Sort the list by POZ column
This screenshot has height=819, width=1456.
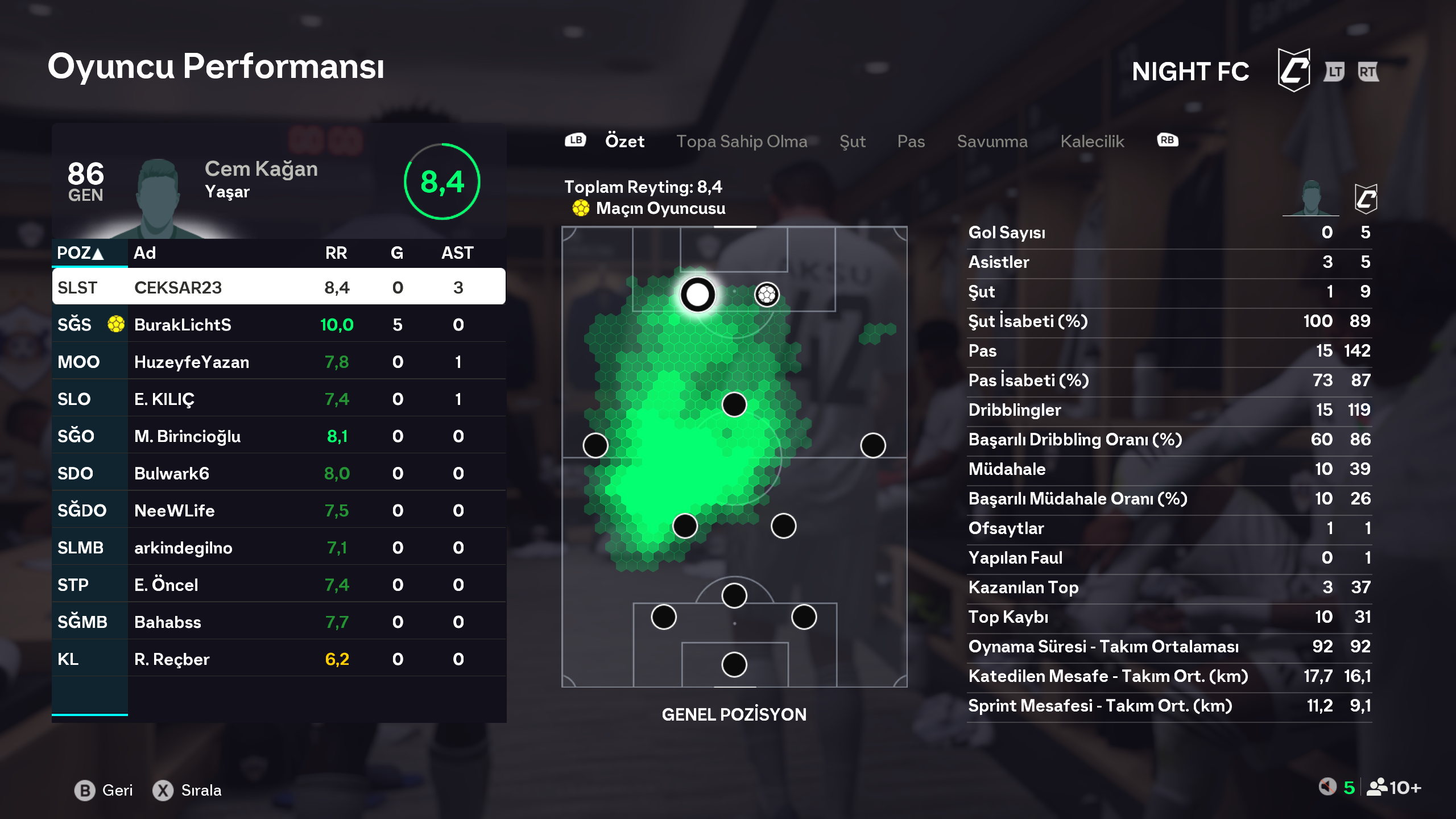[x=80, y=253]
